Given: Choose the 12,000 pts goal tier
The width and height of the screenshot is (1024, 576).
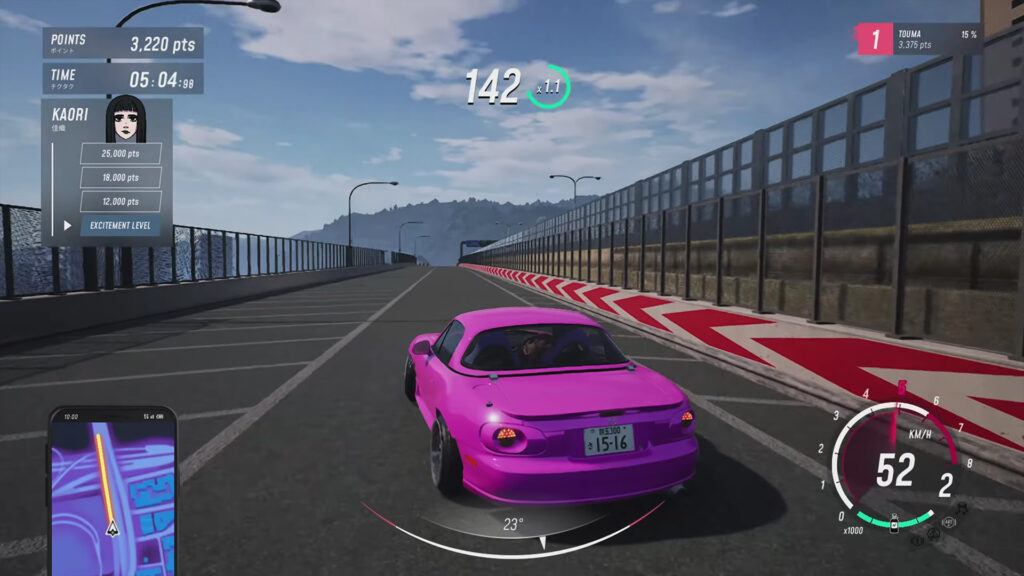Looking at the screenshot, I should [x=120, y=202].
